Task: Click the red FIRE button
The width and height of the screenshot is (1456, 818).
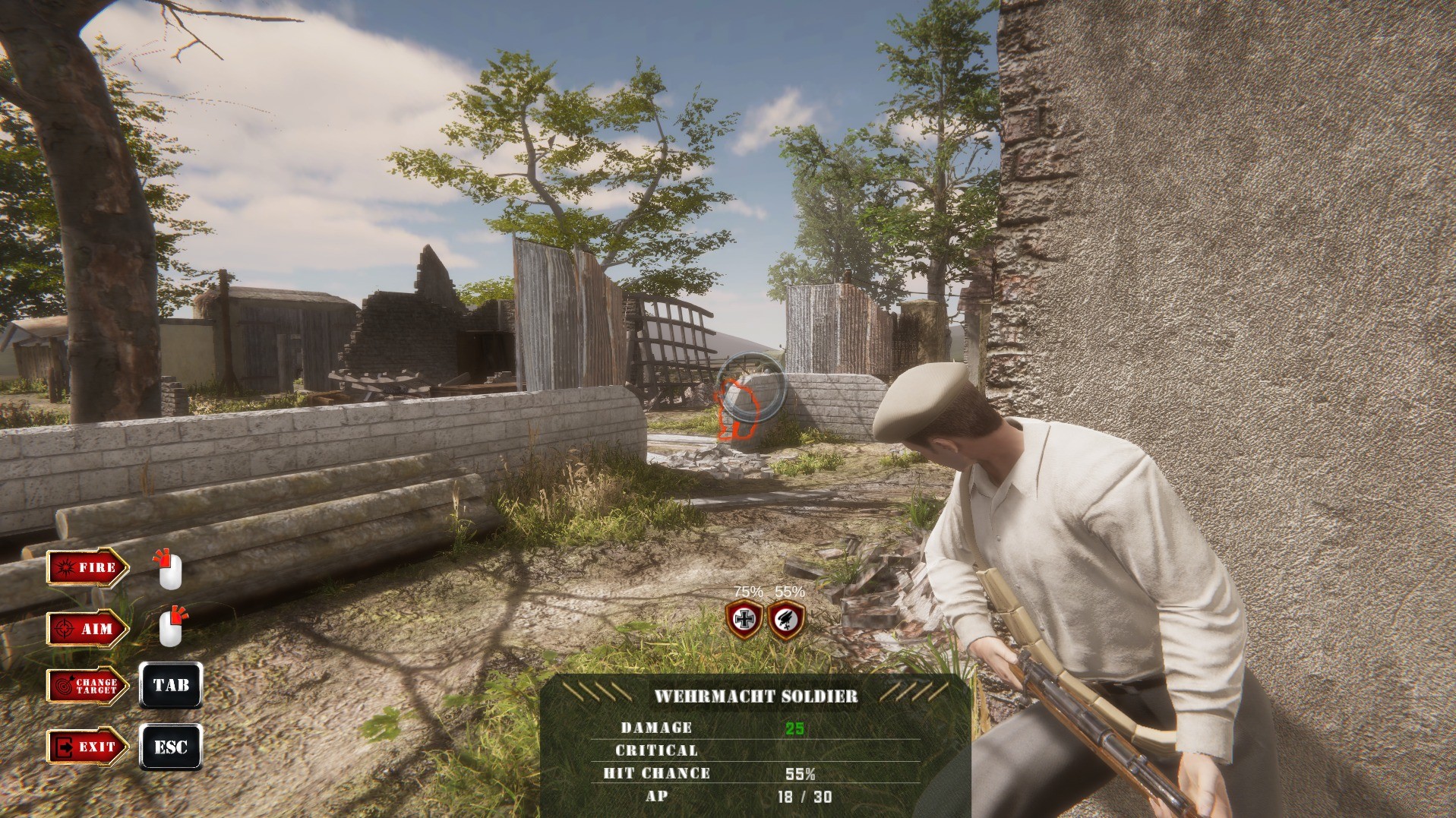Action: 87,567
